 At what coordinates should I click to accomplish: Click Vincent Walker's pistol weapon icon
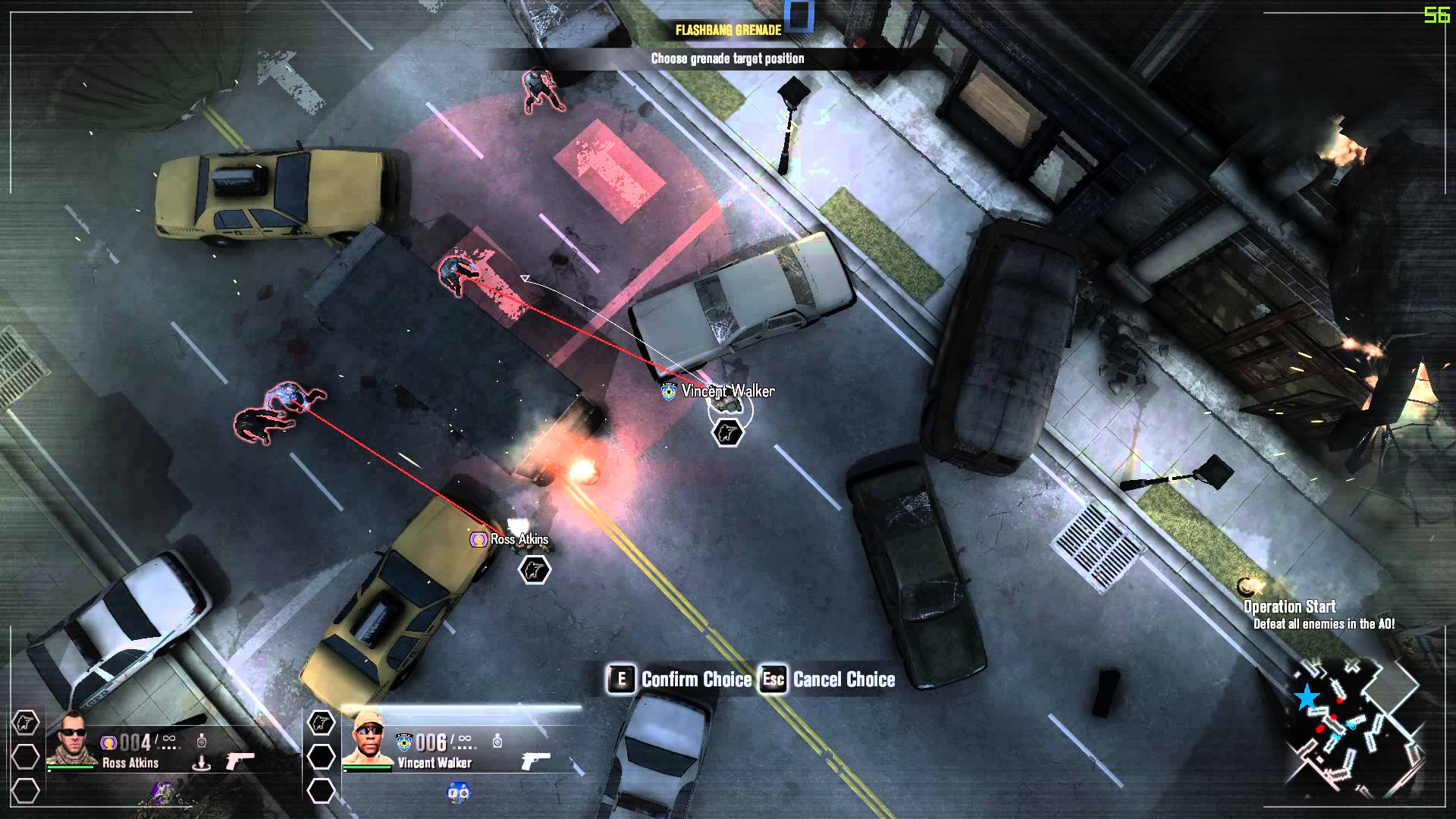point(535,761)
